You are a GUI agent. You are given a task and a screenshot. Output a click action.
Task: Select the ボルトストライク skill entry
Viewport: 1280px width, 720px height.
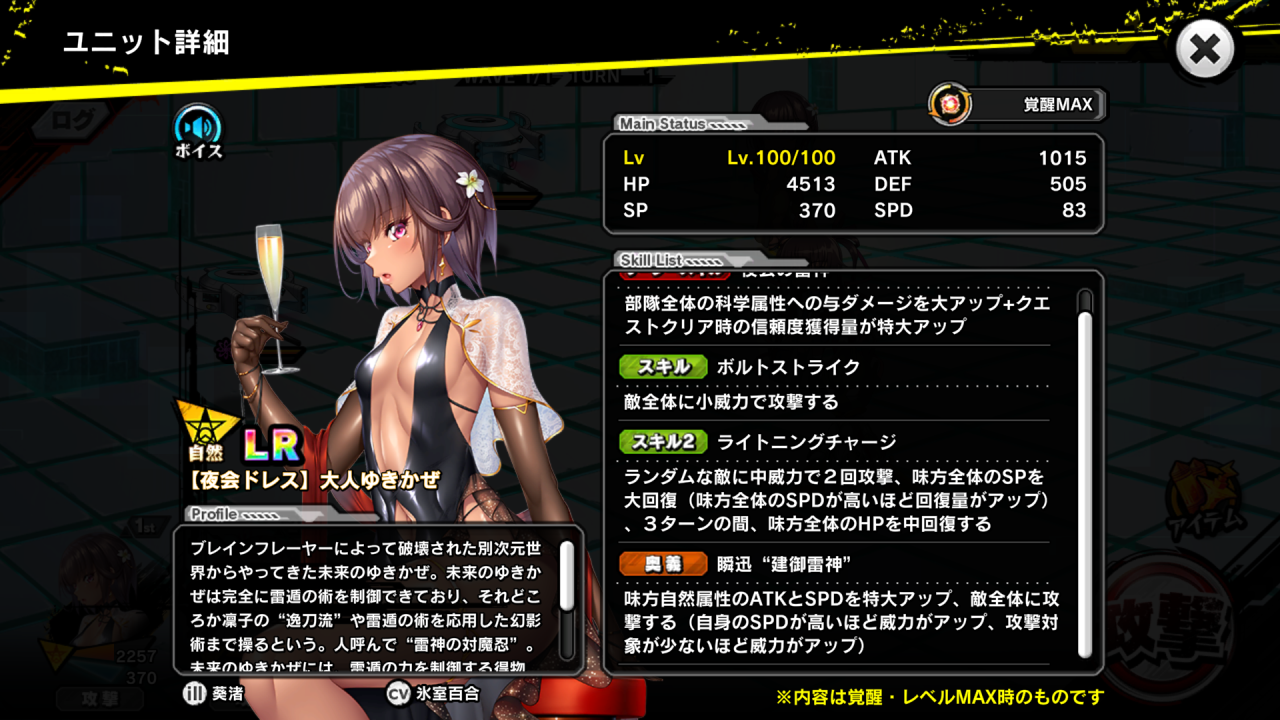pyautogui.click(x=788, y=367)
